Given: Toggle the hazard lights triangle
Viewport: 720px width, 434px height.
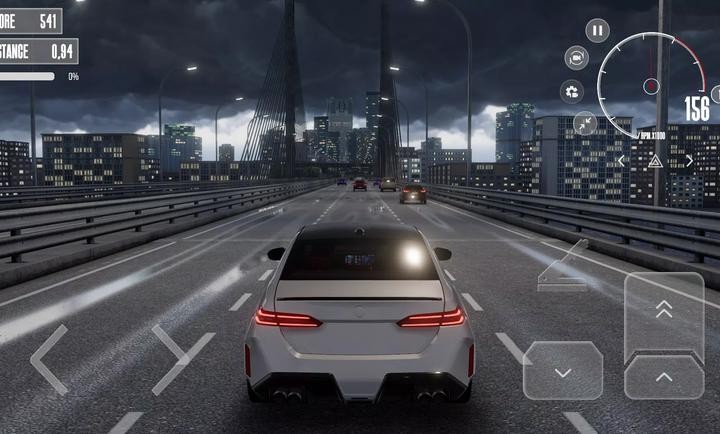Looking at the screenshot, I should tap(655, 160).
